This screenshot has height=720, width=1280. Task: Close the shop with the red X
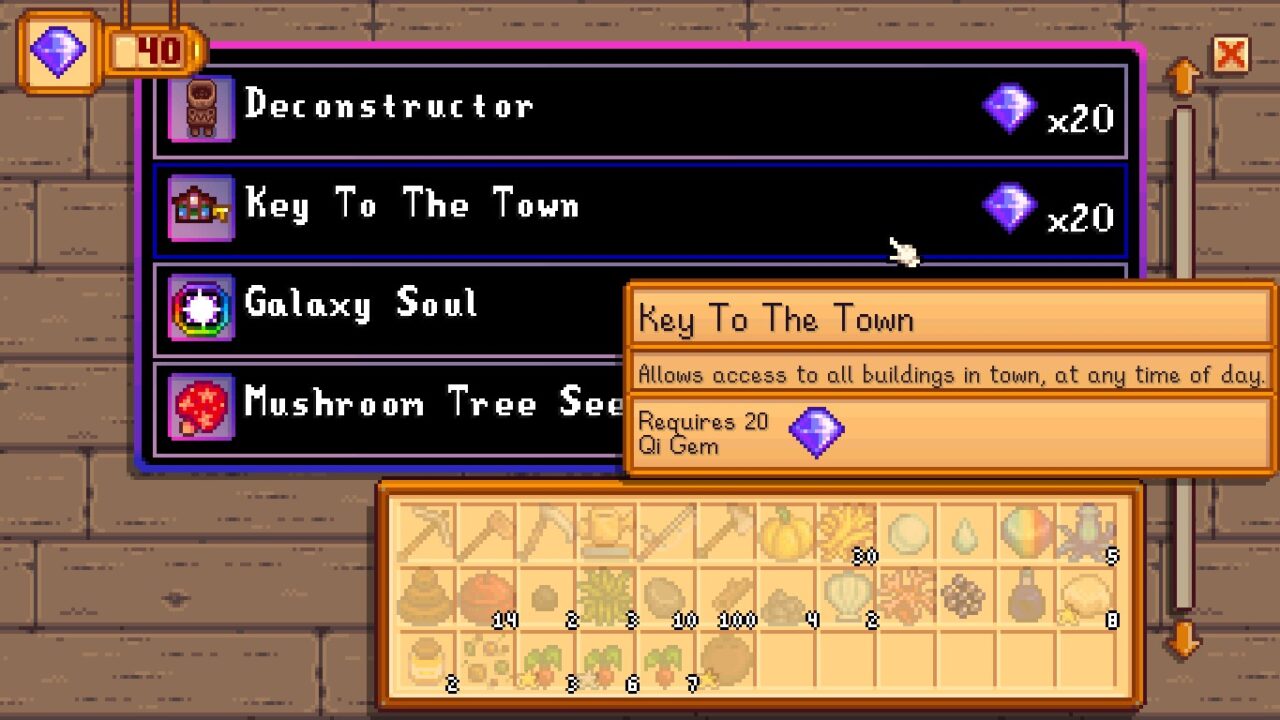(x=1231, y=56)
